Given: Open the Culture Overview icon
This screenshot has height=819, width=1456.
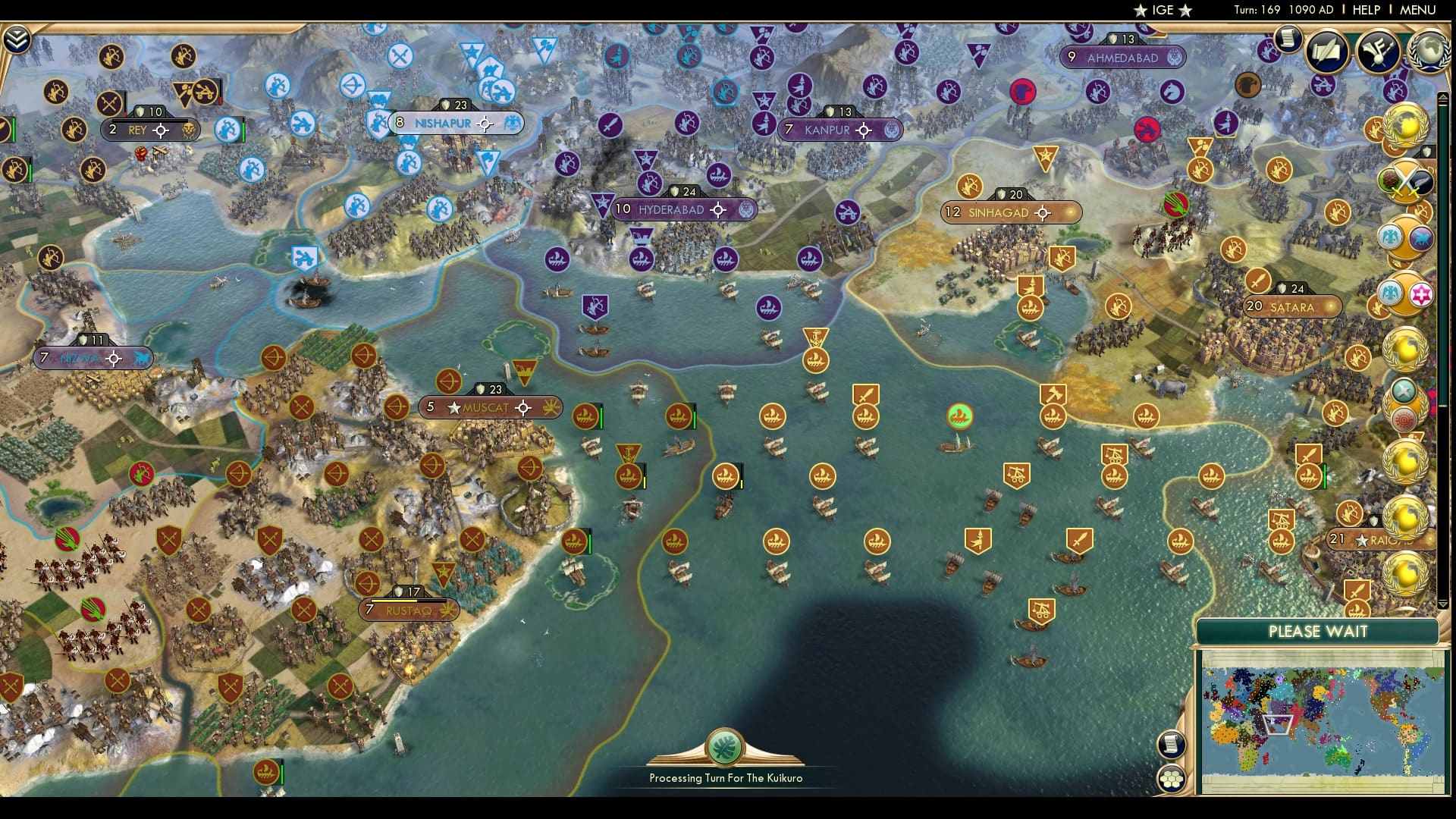Looking at the screenshot, I should pos(1376,52).
